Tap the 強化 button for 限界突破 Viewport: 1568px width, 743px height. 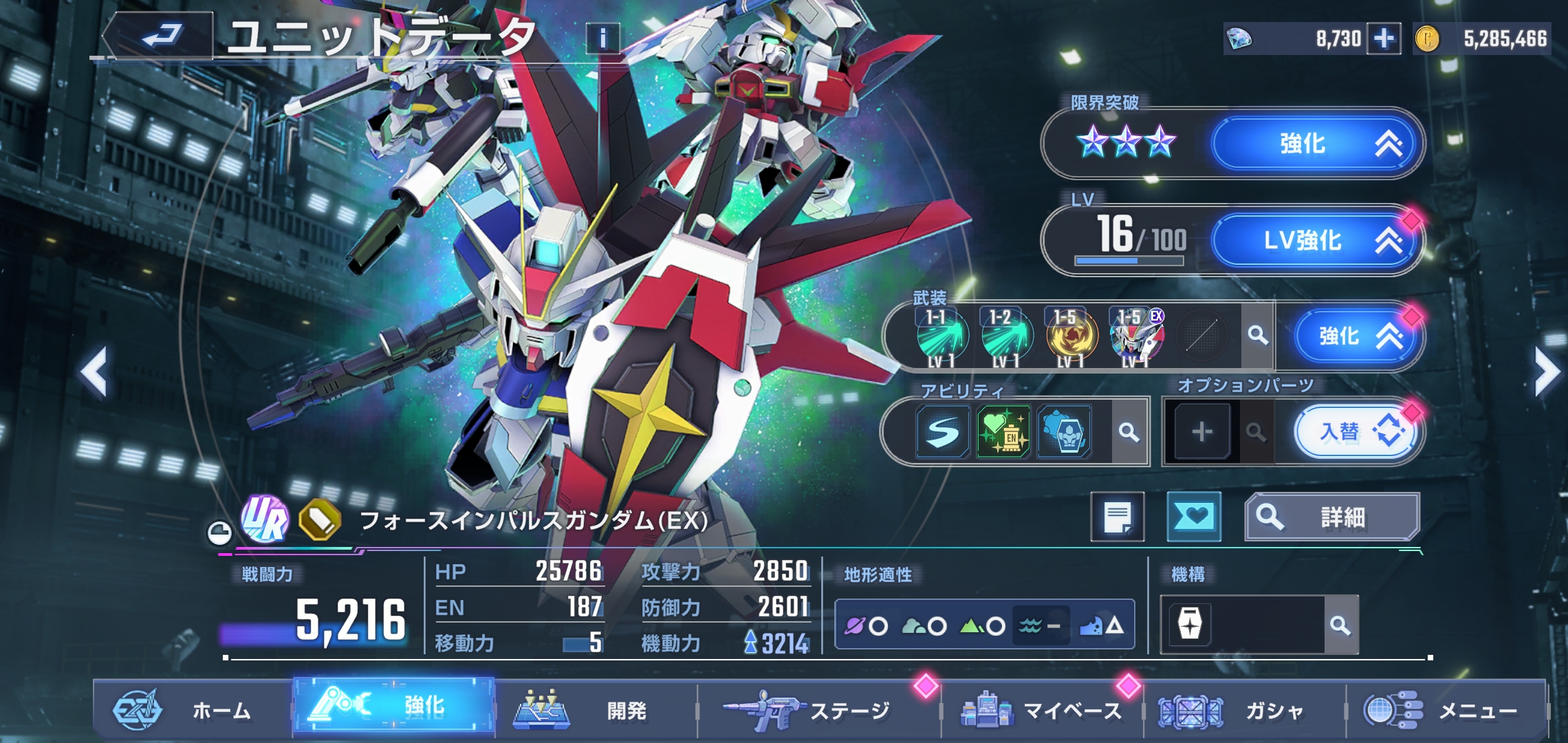point(1315,144)
